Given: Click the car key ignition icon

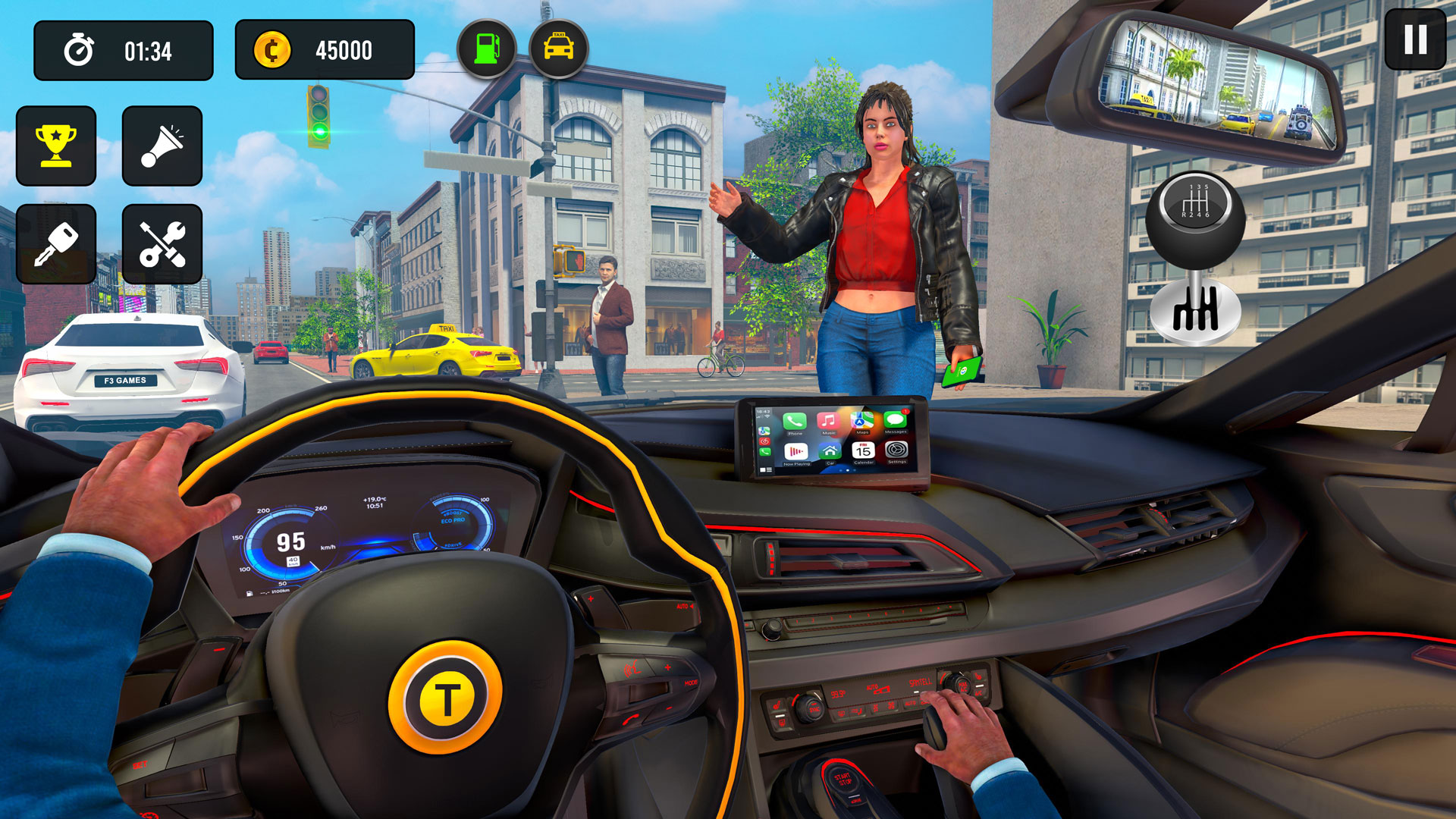Looking at the screenshot, I should pos(57,243).
